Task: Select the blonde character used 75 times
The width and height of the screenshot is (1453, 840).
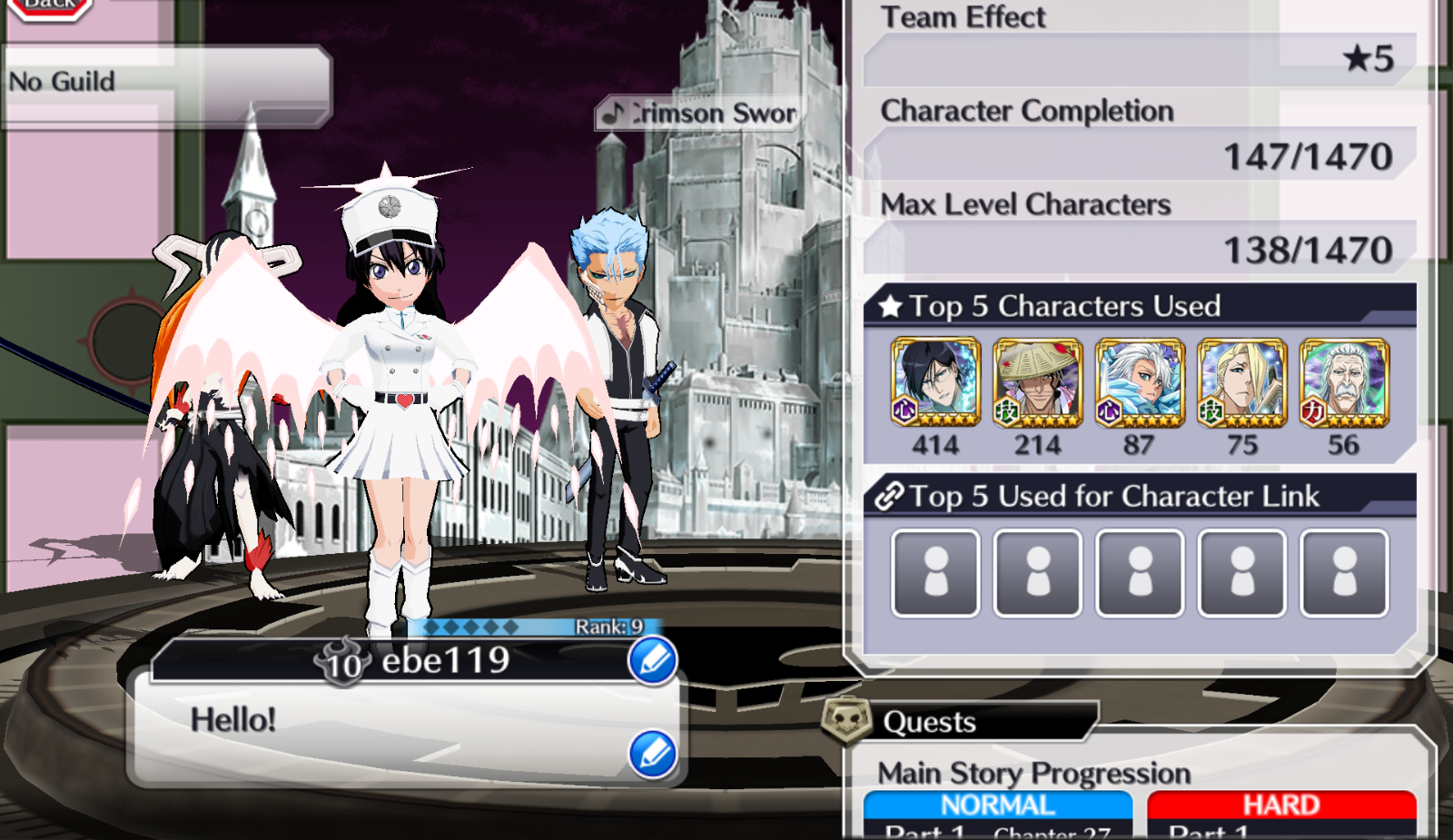Action: pos(1241,382)
